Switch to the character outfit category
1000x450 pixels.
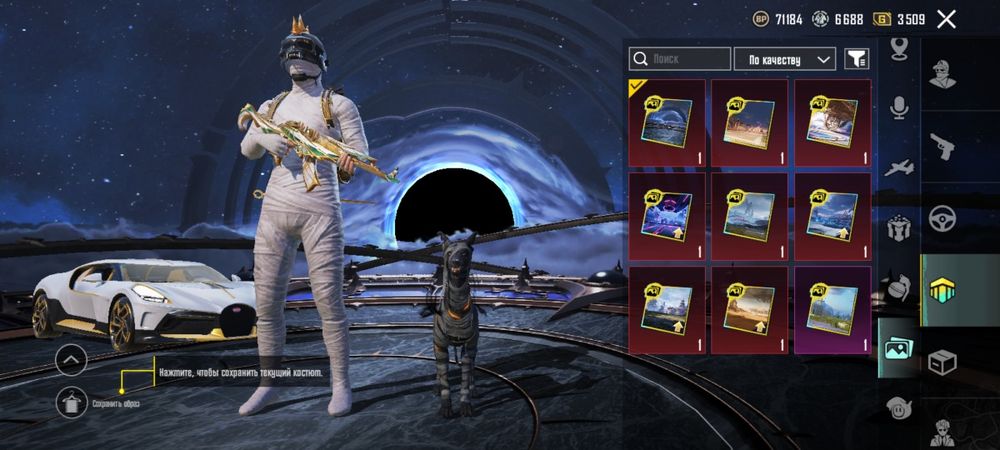coord(942,74)
